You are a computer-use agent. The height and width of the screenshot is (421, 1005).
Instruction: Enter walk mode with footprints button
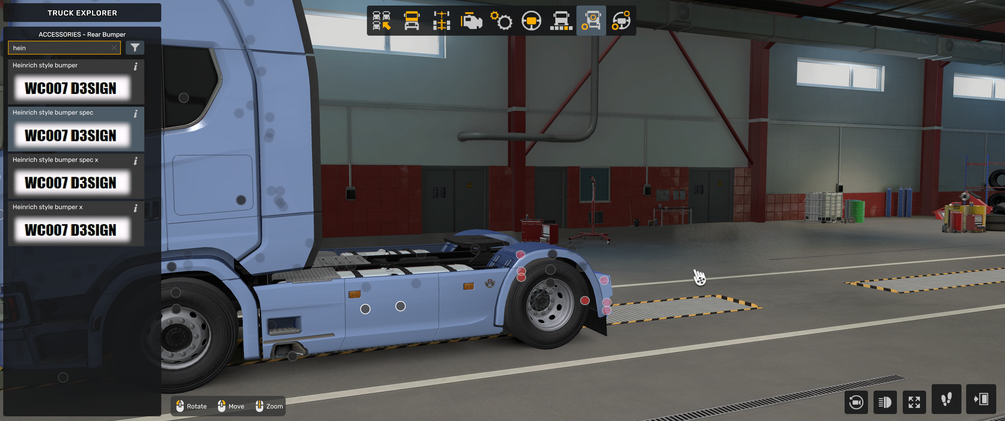click(947, 399)
